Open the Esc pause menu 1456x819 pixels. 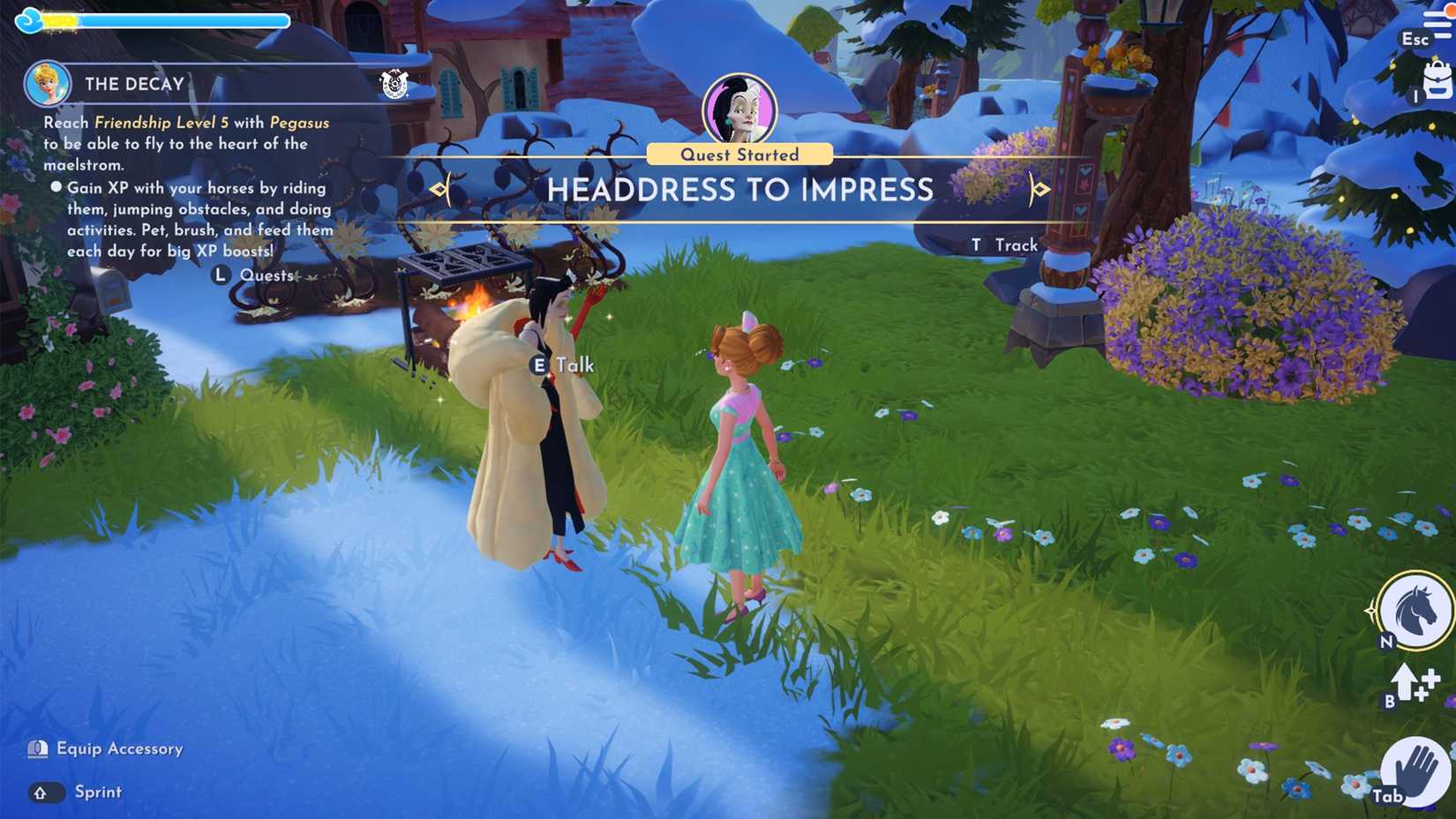1415,39
